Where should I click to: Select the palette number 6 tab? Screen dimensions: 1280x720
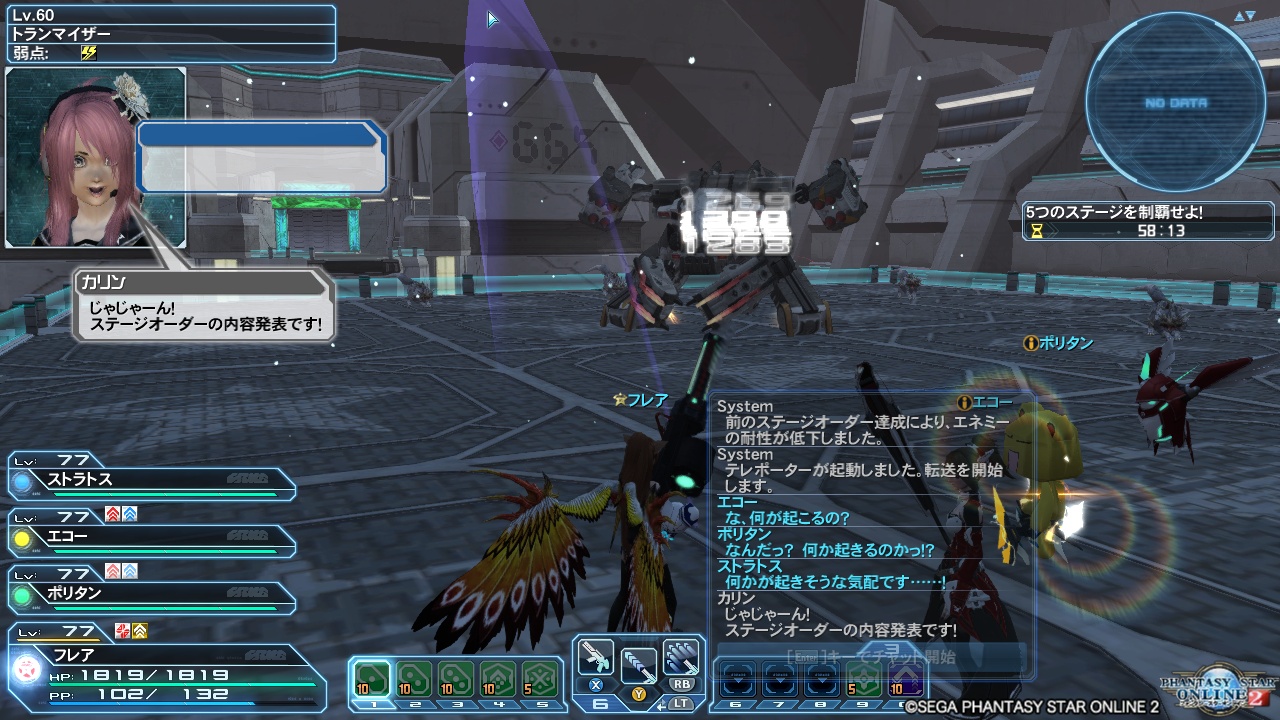coord(601,704)
